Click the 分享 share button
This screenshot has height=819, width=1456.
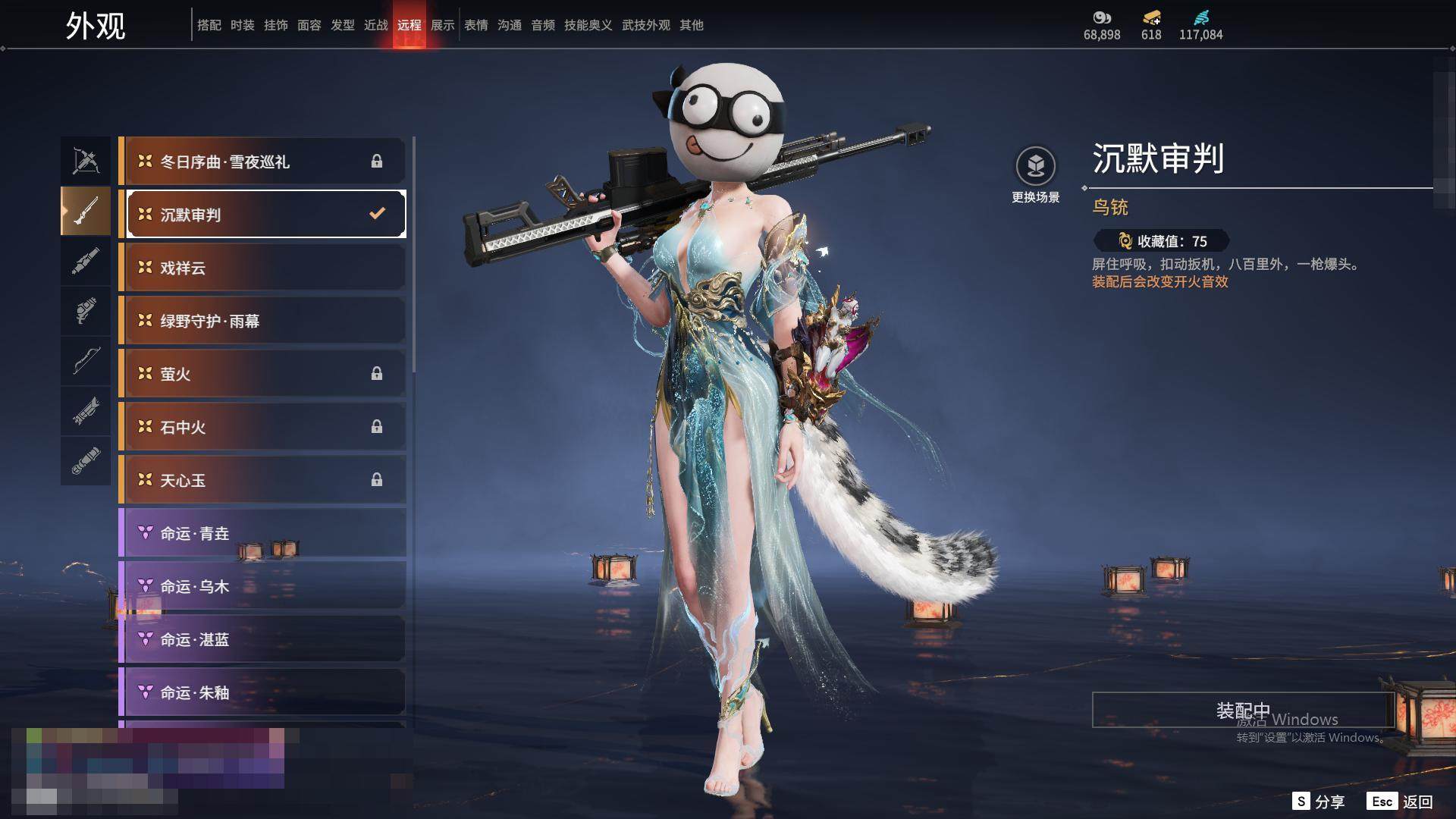1319,802
